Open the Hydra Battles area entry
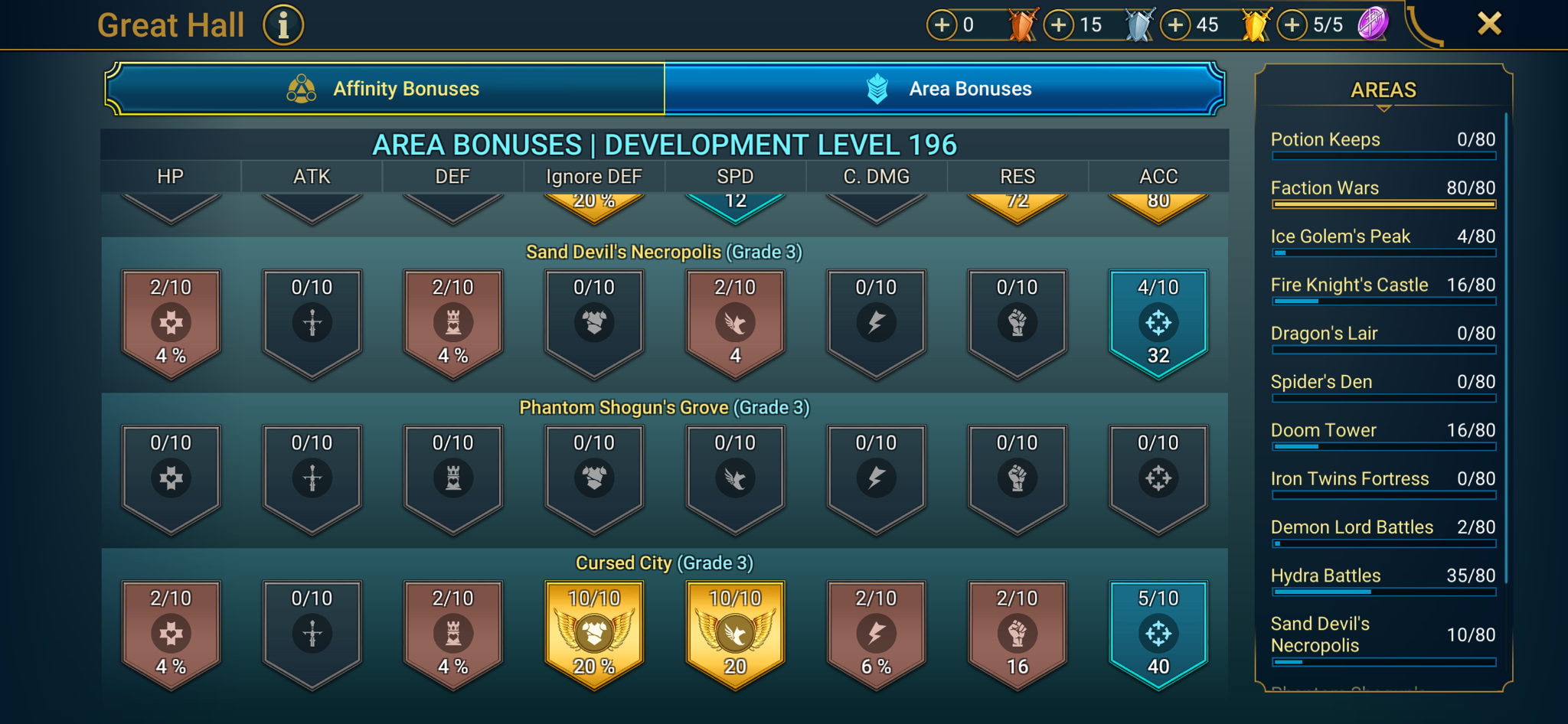 coord(1382,579)
